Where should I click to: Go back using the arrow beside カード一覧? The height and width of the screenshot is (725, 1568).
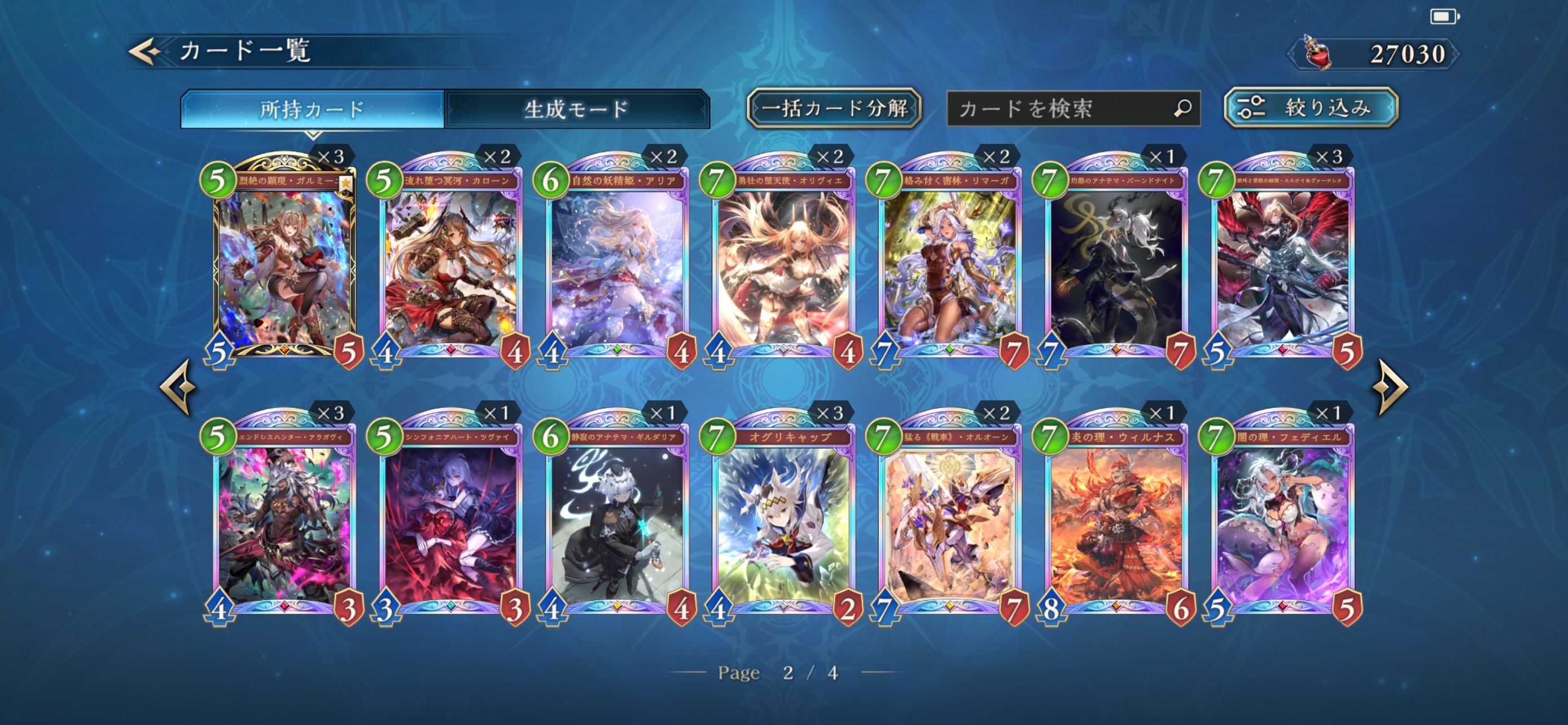(145, 51)
